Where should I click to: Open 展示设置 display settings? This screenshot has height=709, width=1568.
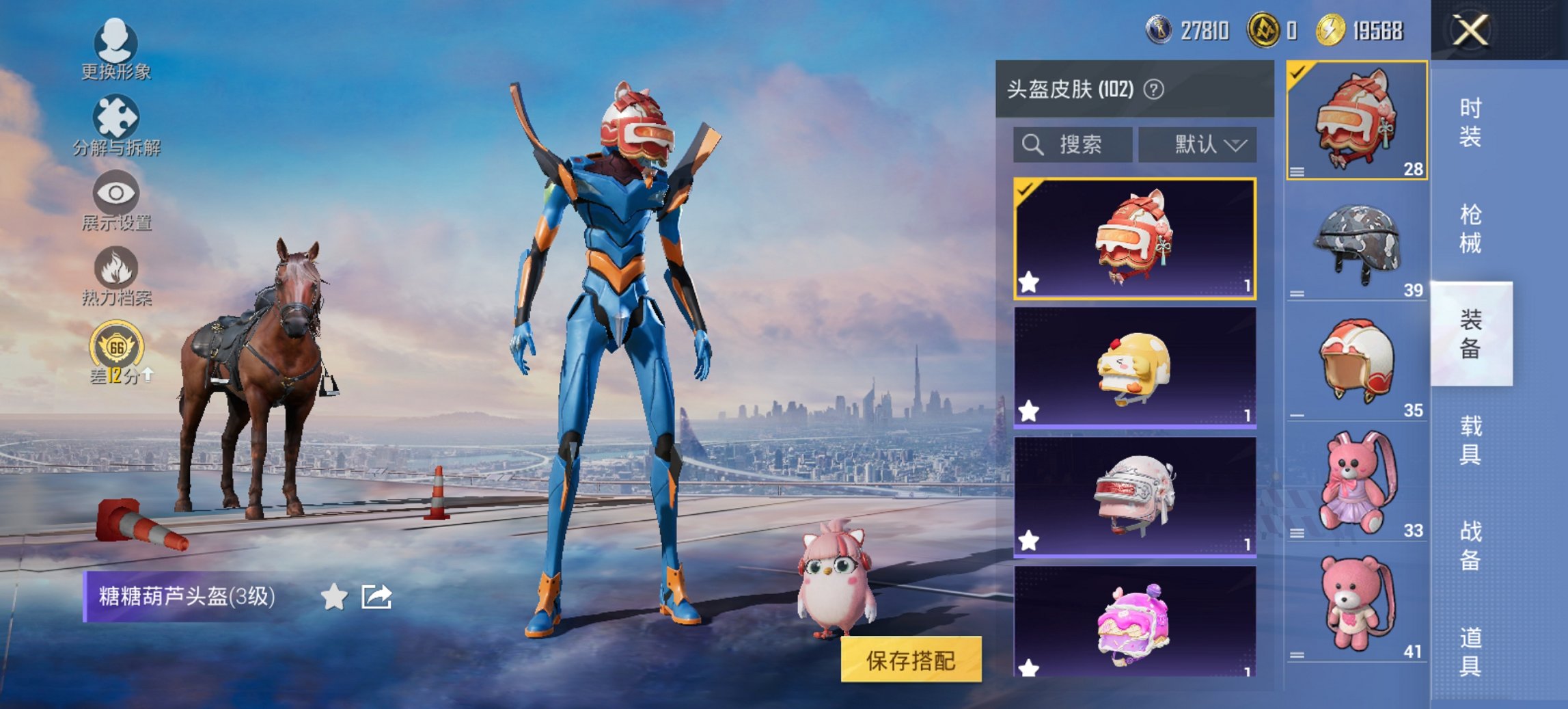[118, 197]
